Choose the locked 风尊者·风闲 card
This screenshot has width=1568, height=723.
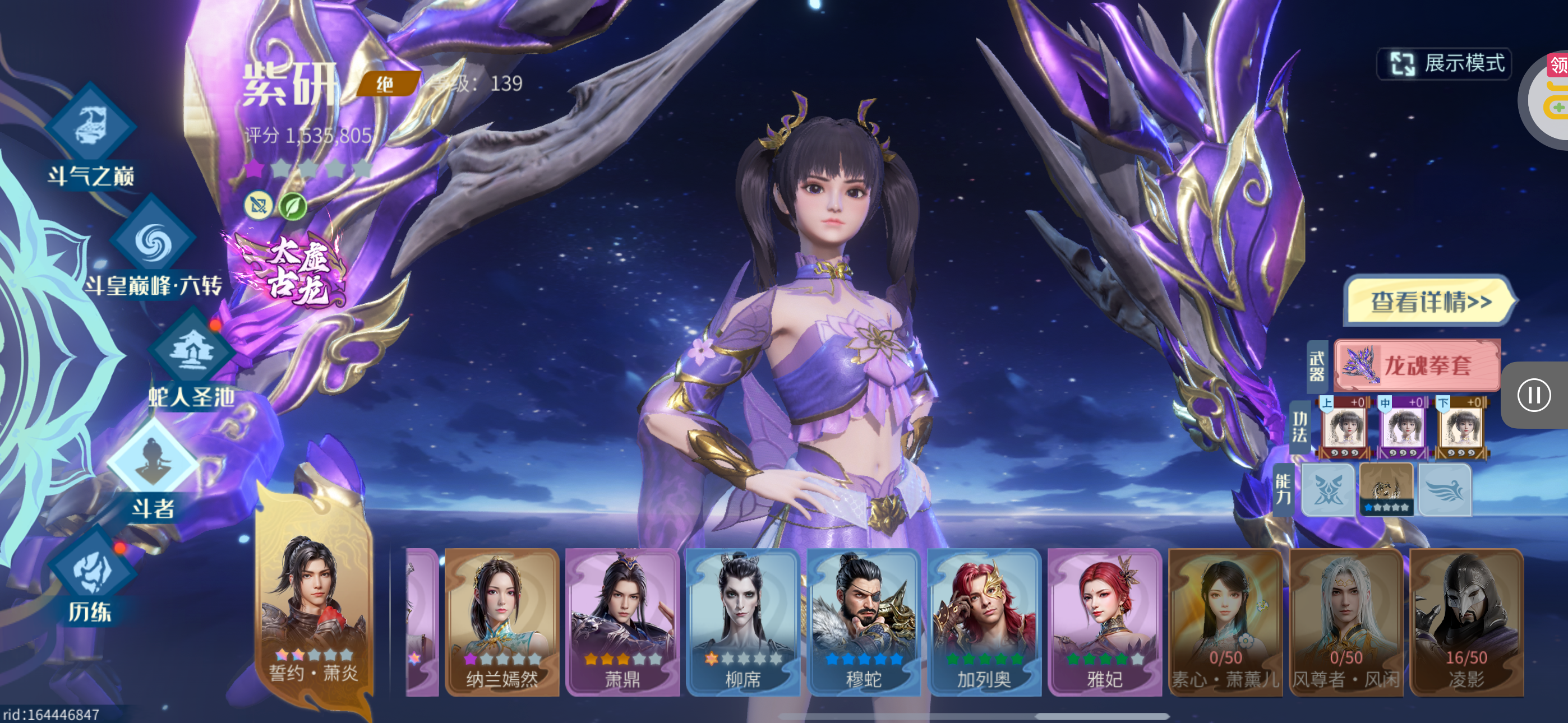click(x=1345, y=622)
